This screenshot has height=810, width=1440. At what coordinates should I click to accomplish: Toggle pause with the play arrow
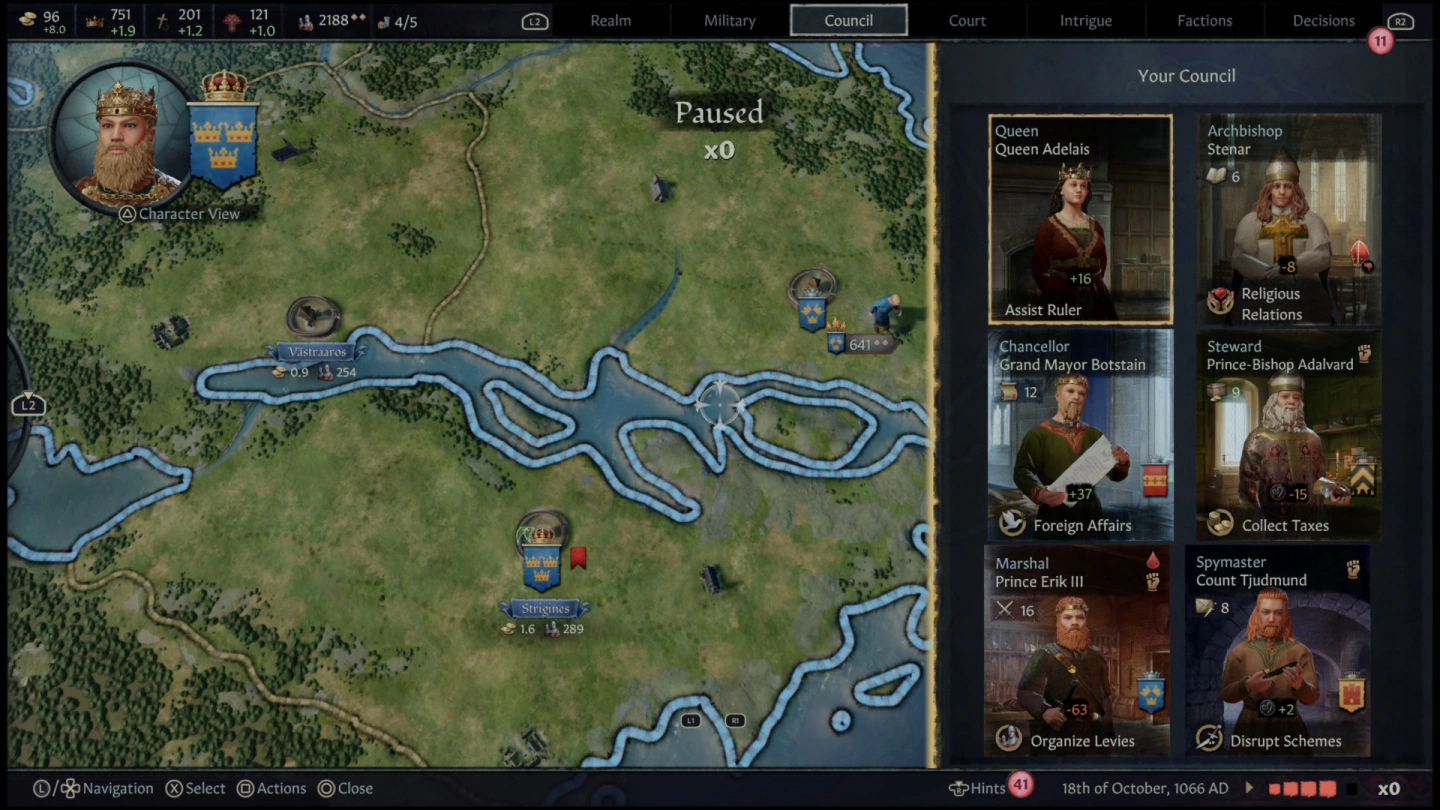click(x=1250, y=788)
